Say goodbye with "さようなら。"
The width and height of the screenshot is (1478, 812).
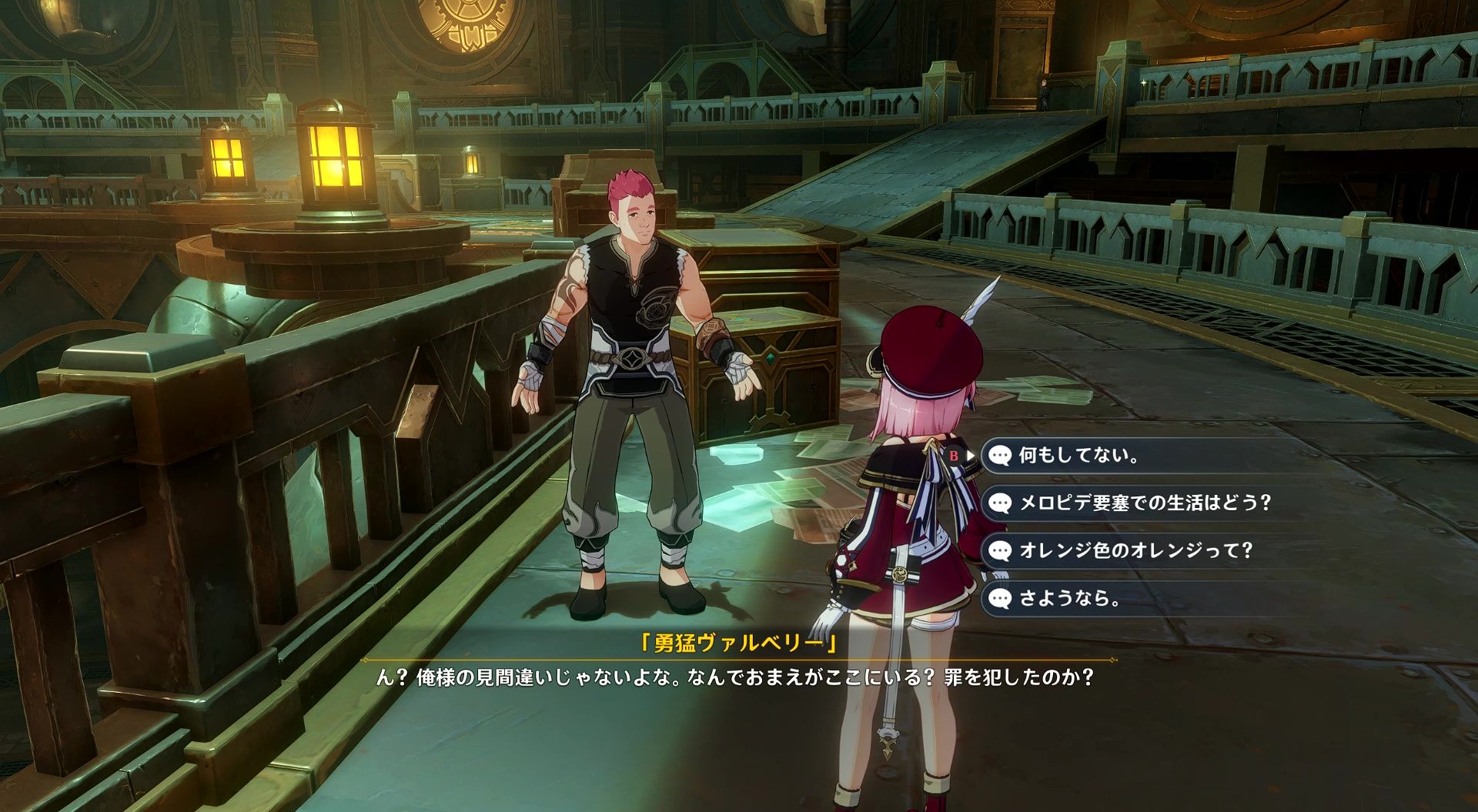coord(1069,598)
